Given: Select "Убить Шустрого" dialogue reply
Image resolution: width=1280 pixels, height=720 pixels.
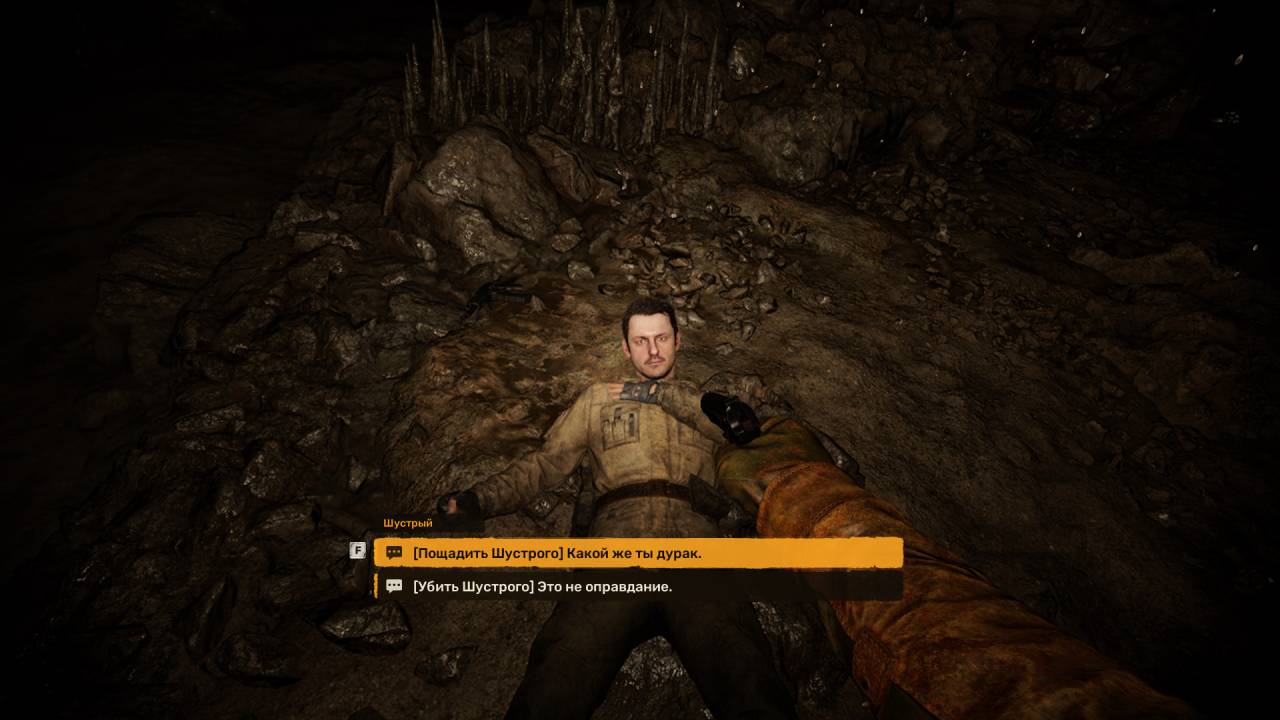Looking at the screenshot, I should (638, 587).
